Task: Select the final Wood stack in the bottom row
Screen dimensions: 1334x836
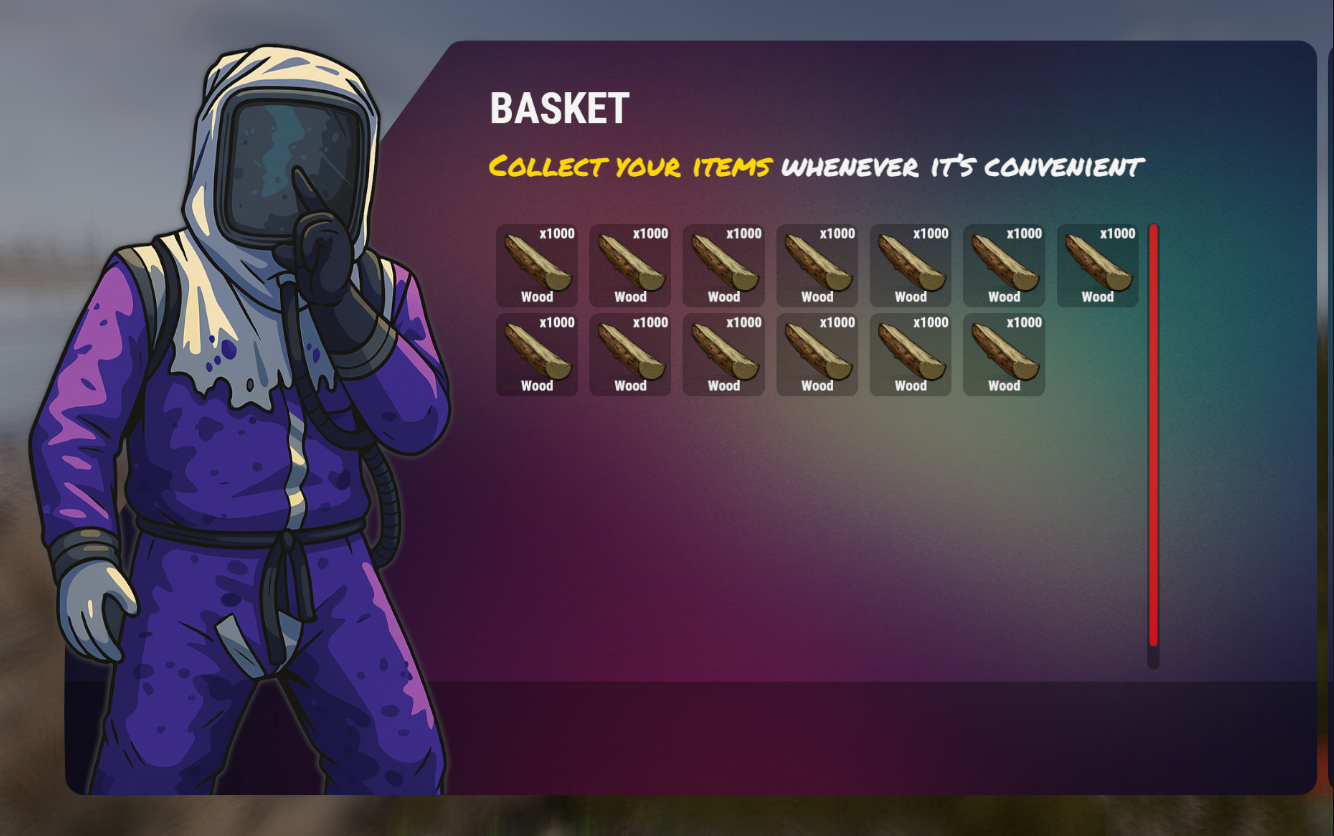Action: [x=1004, y=353]
